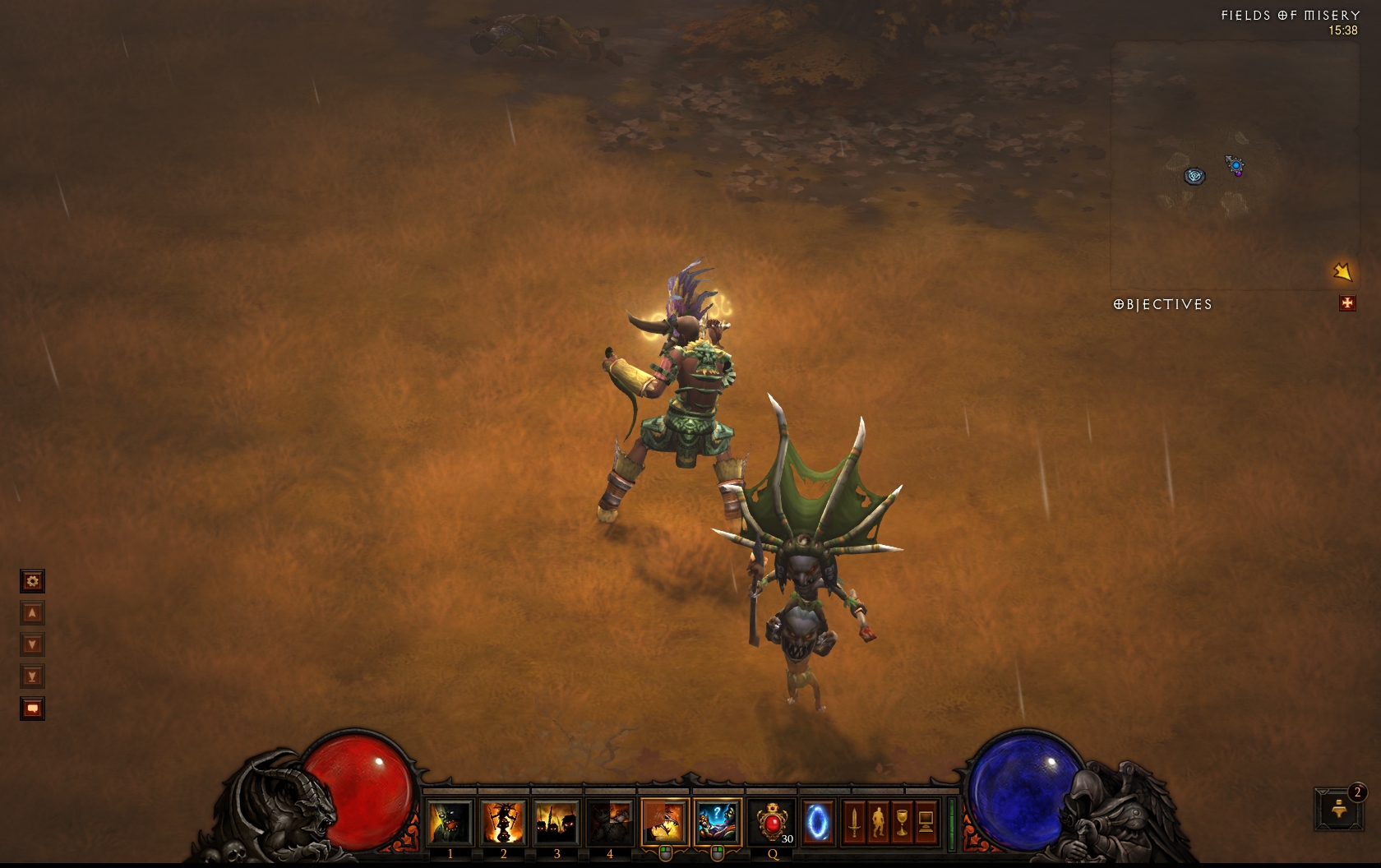Expand the Objectives tracker red button
The width and height of the screenshot is (1381, 868).
coord(1346,303)
